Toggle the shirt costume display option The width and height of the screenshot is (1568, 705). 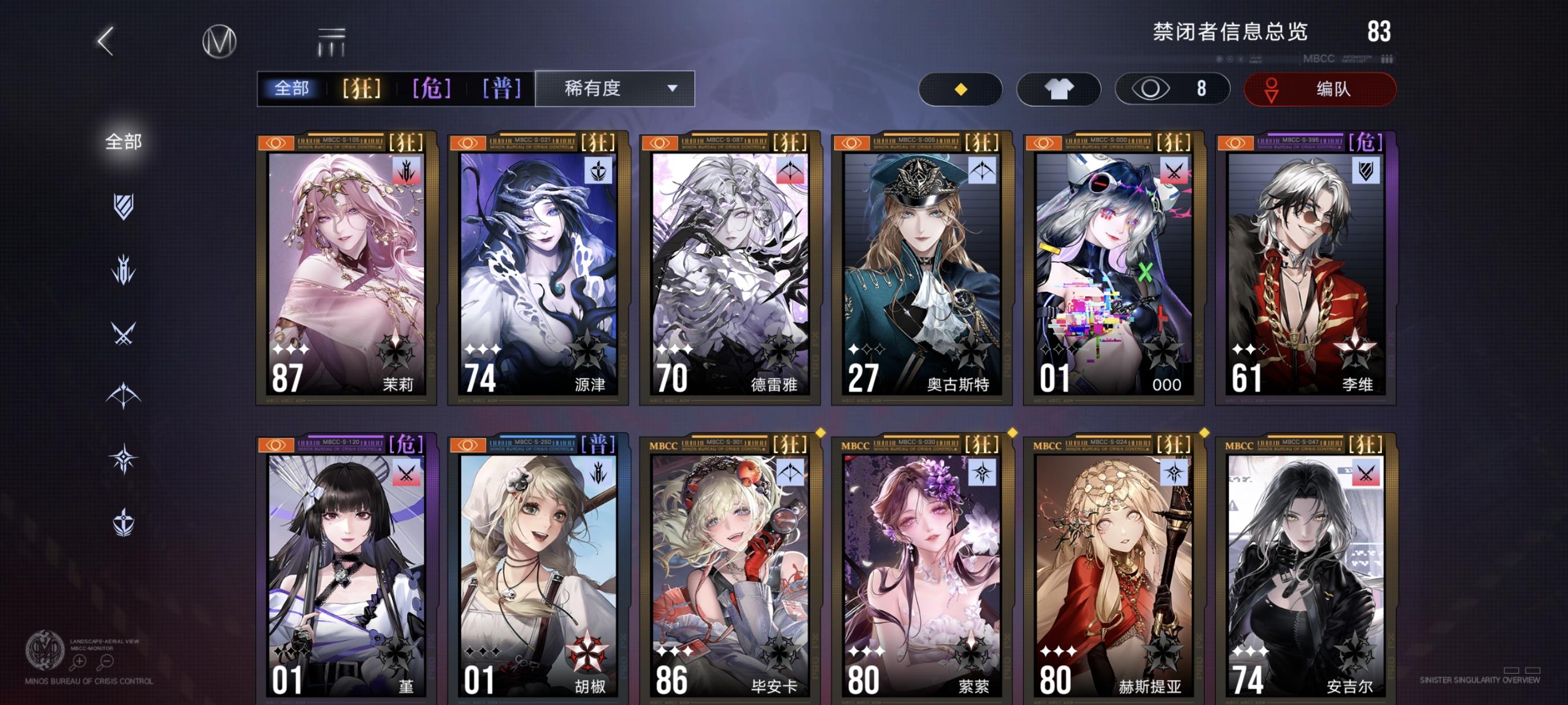tap(1059, 88)
